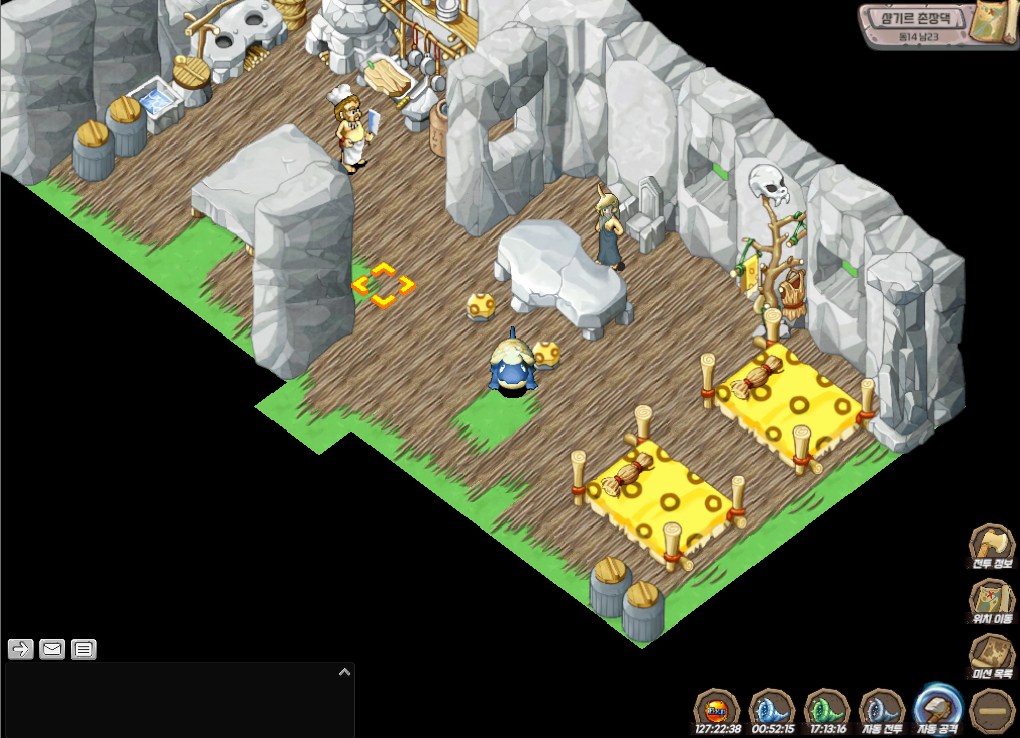Screen dimensions: 1020x738
Task: Open the 미션 목록 scroll button
Action: click(992, 657)
